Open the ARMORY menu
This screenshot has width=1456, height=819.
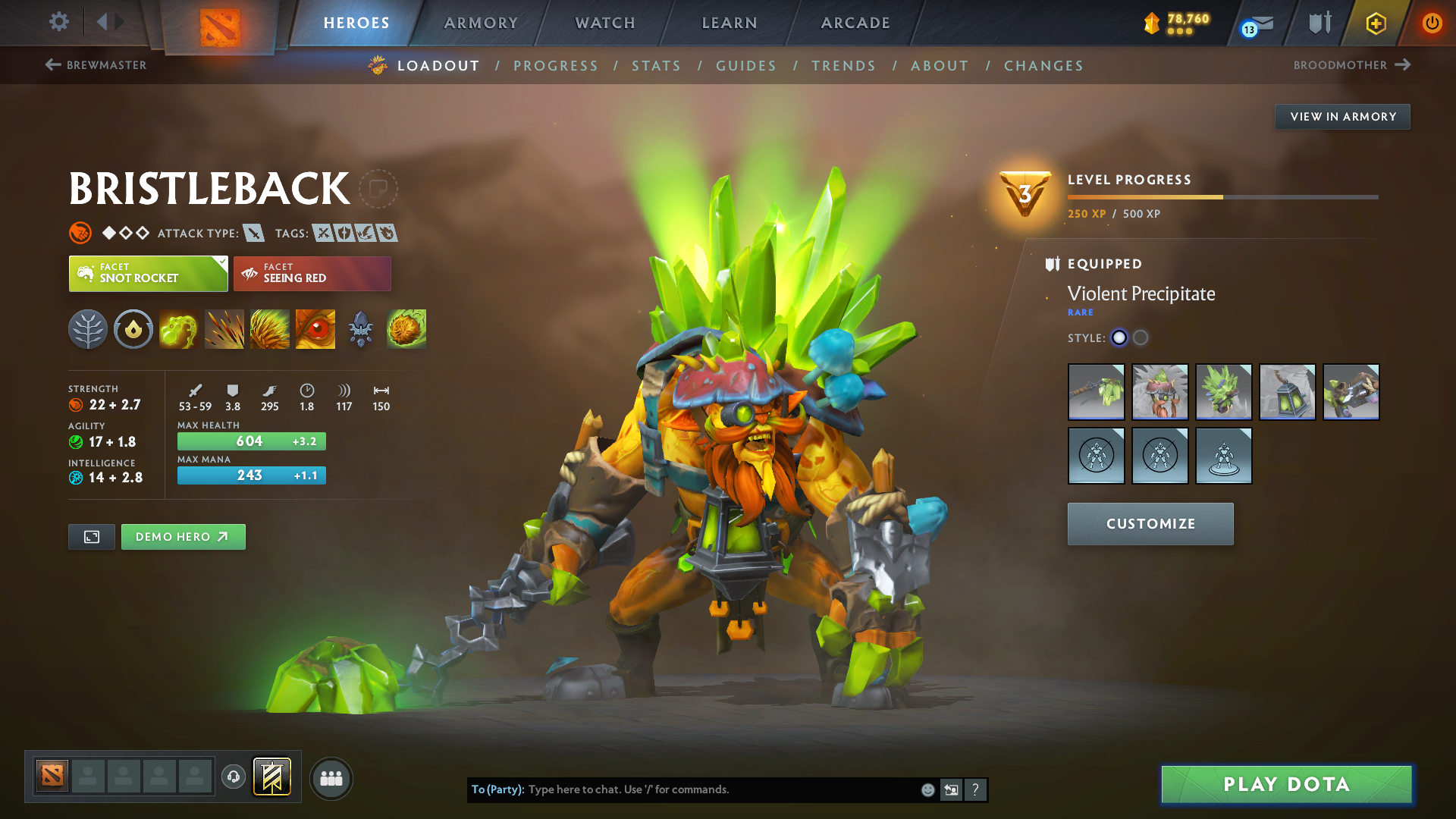click(481, 23)
